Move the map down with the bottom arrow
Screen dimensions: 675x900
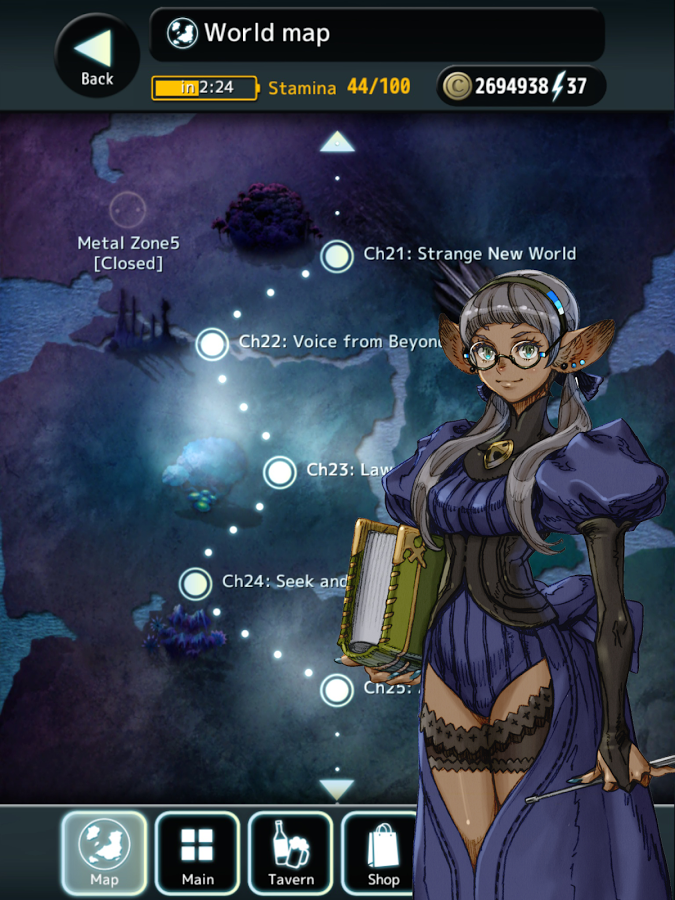point(337,789)
